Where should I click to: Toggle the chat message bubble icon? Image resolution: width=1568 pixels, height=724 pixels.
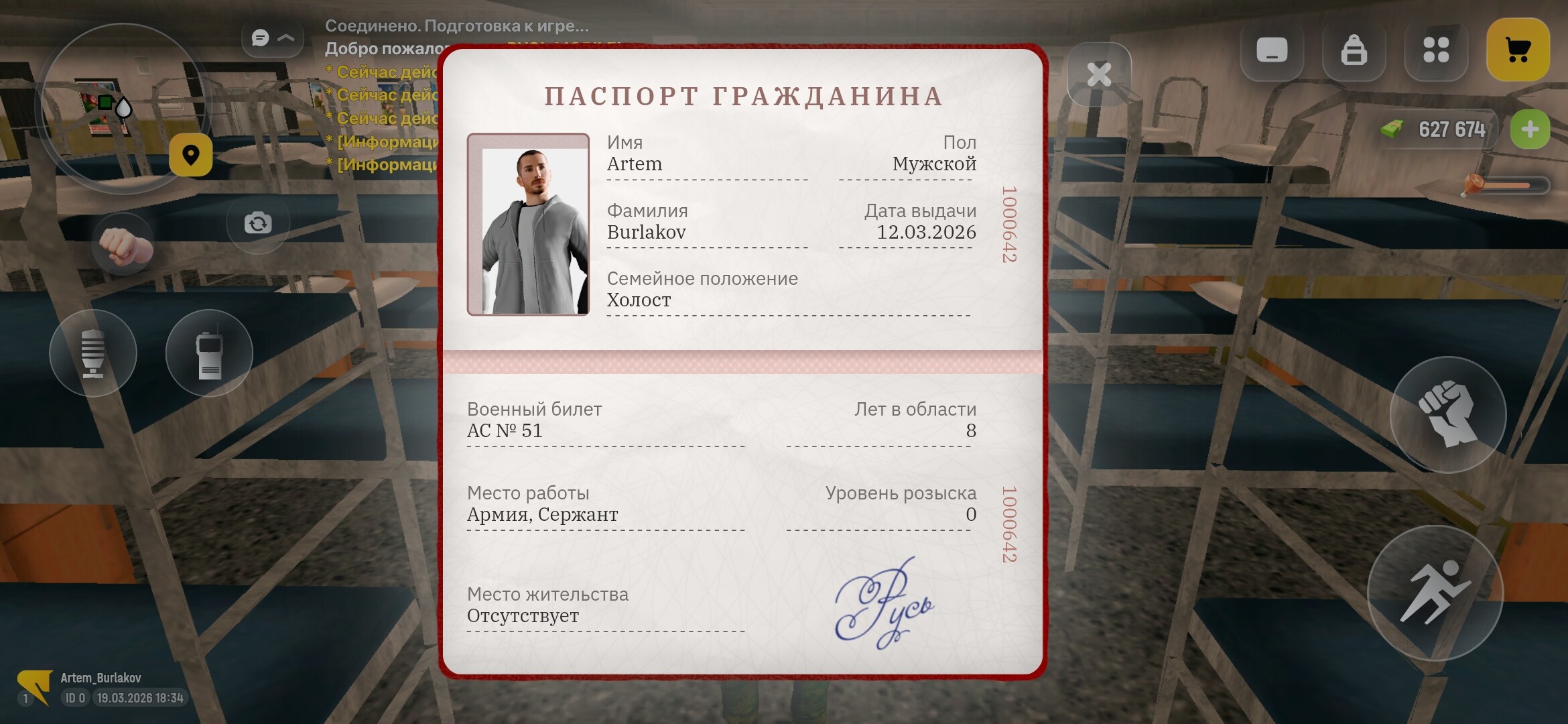tap(260, 38)
